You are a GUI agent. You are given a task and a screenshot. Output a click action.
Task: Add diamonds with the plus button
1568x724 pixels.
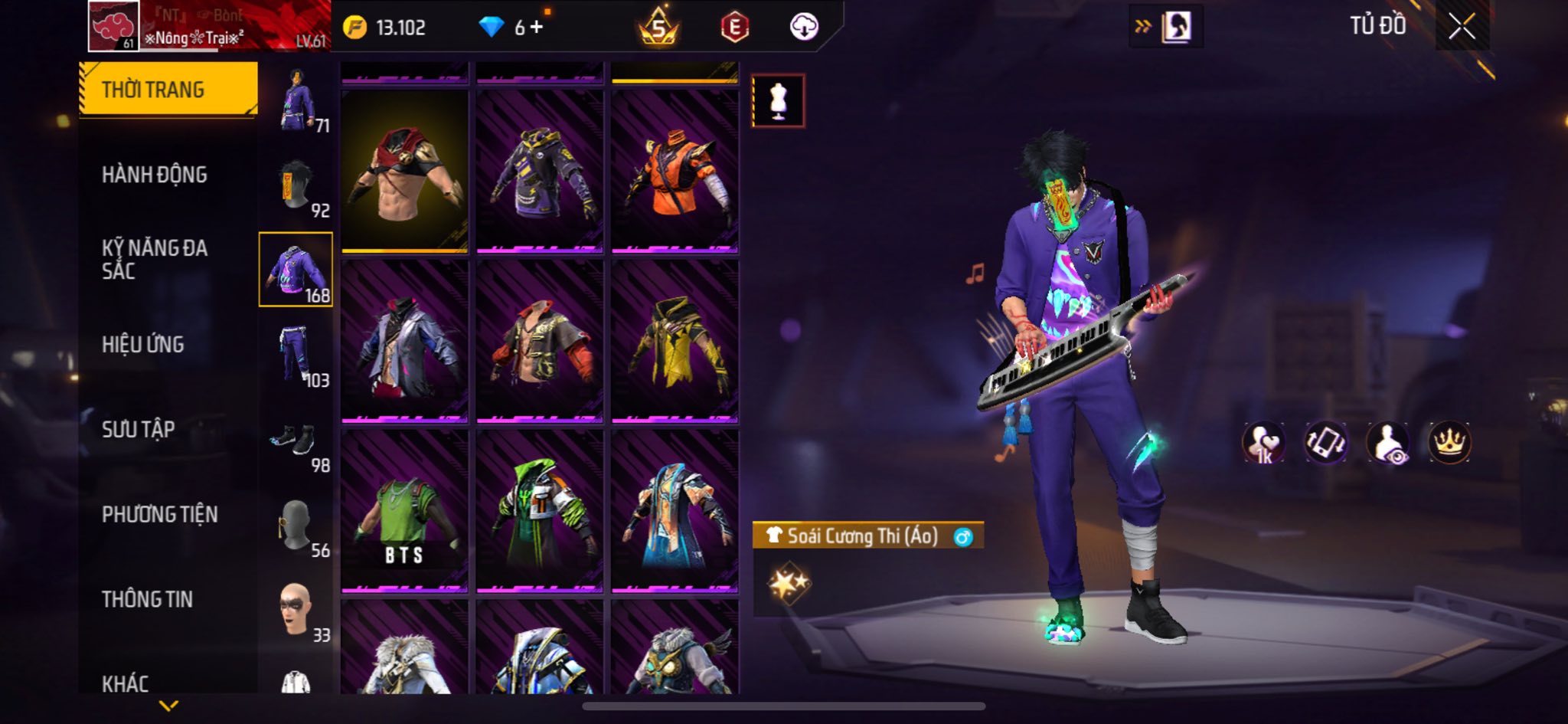(x=536, y=28)
